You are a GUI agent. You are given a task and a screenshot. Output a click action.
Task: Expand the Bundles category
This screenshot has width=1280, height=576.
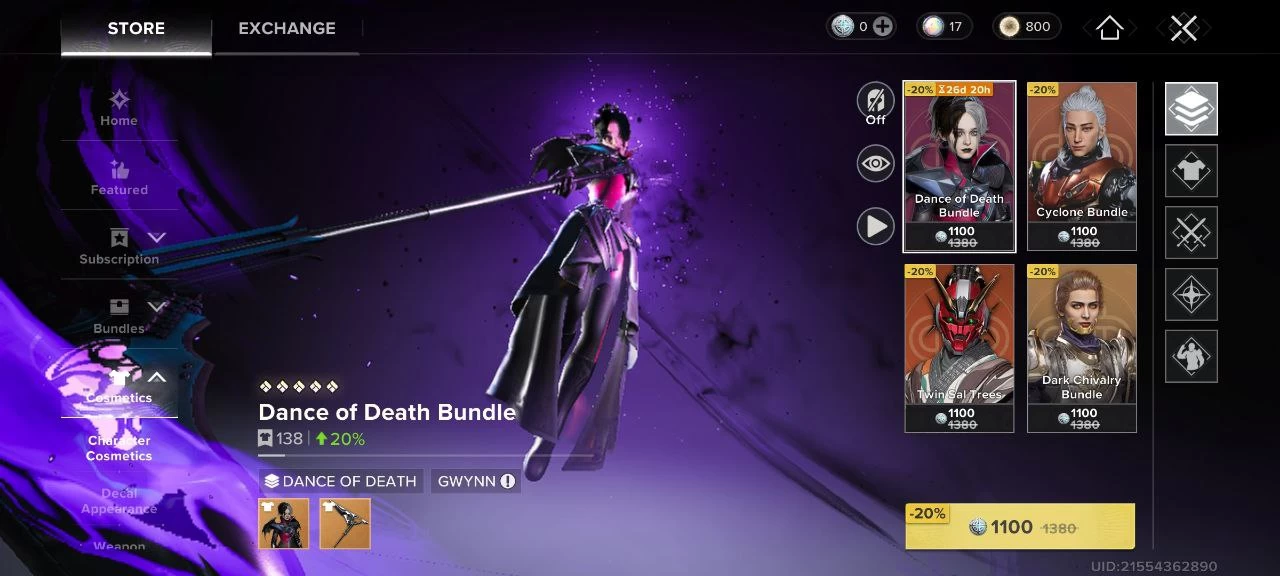(156, 306)
